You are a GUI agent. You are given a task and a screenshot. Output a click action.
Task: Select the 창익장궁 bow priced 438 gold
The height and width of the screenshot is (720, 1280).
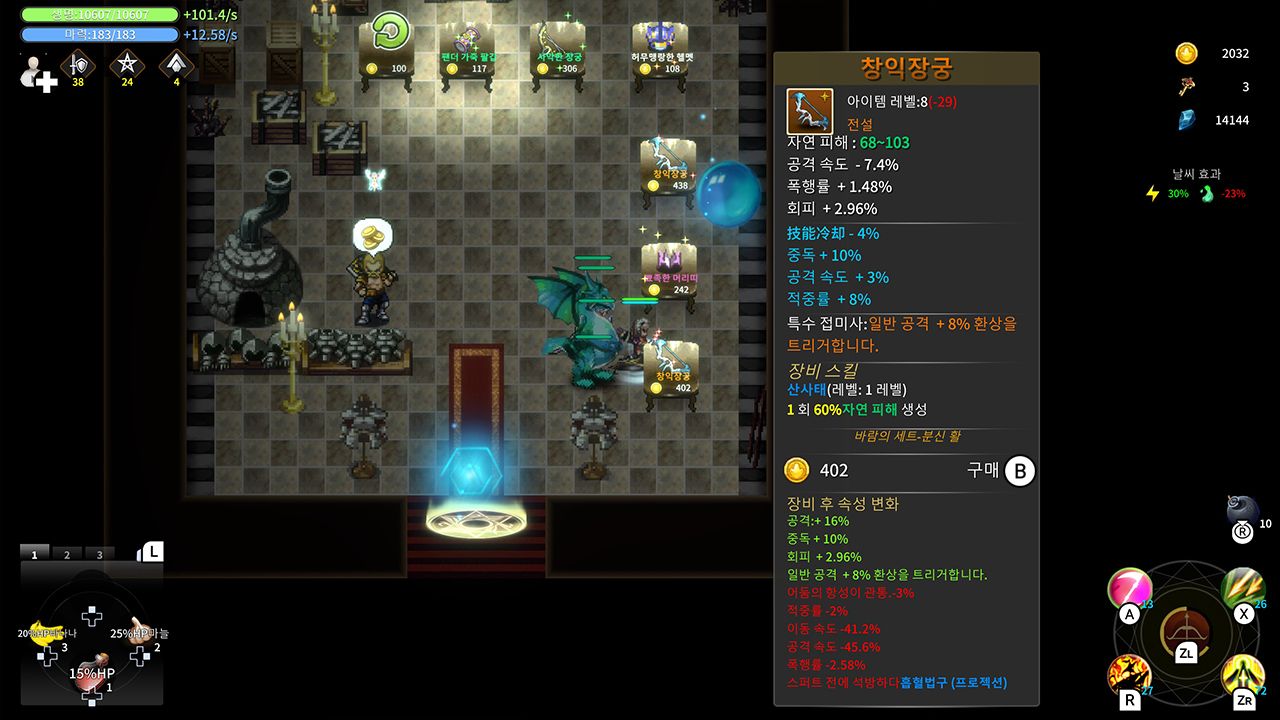(x=668, y=158)
